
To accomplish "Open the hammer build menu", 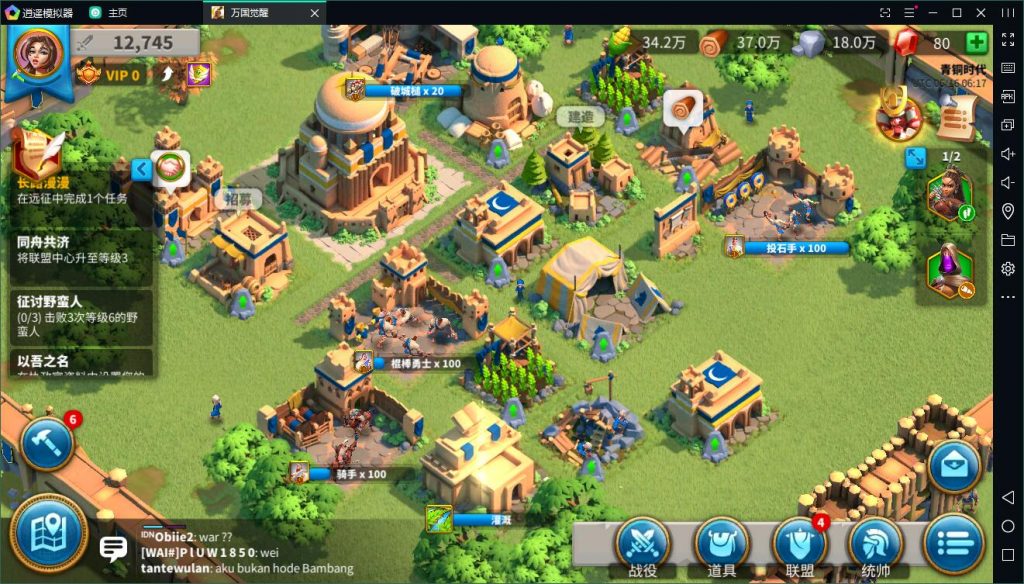I will pos(47,441).
